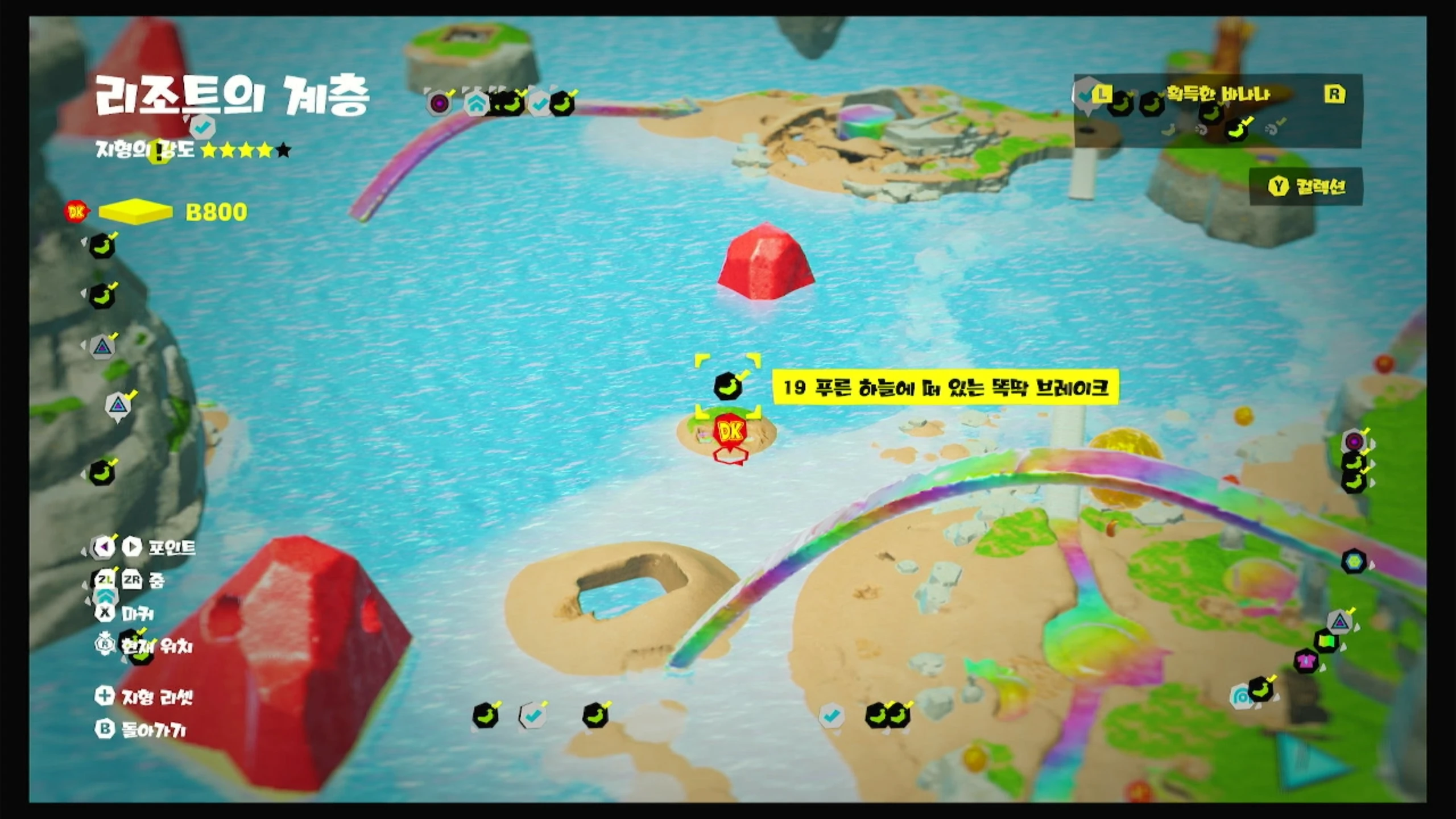Select the green flag map marker
1456x819 pixels.
(1326, 642)
